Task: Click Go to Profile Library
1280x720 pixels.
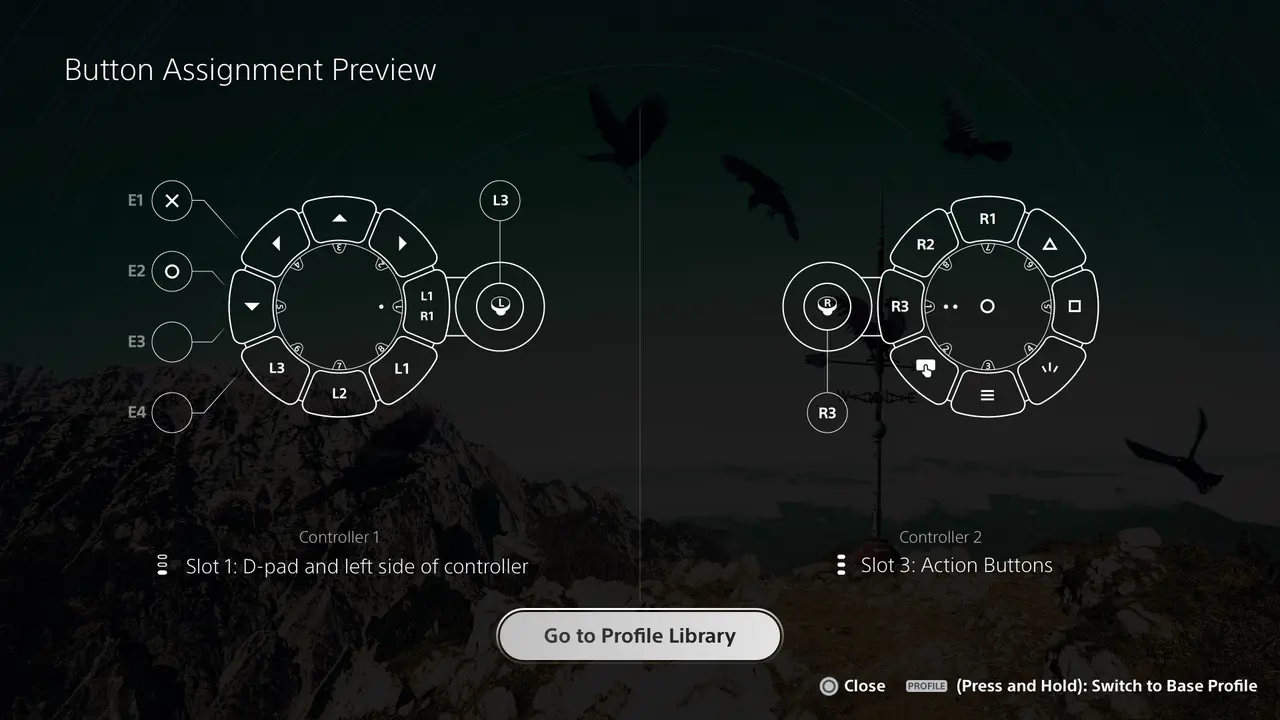Action: click(x=639, y=635)
